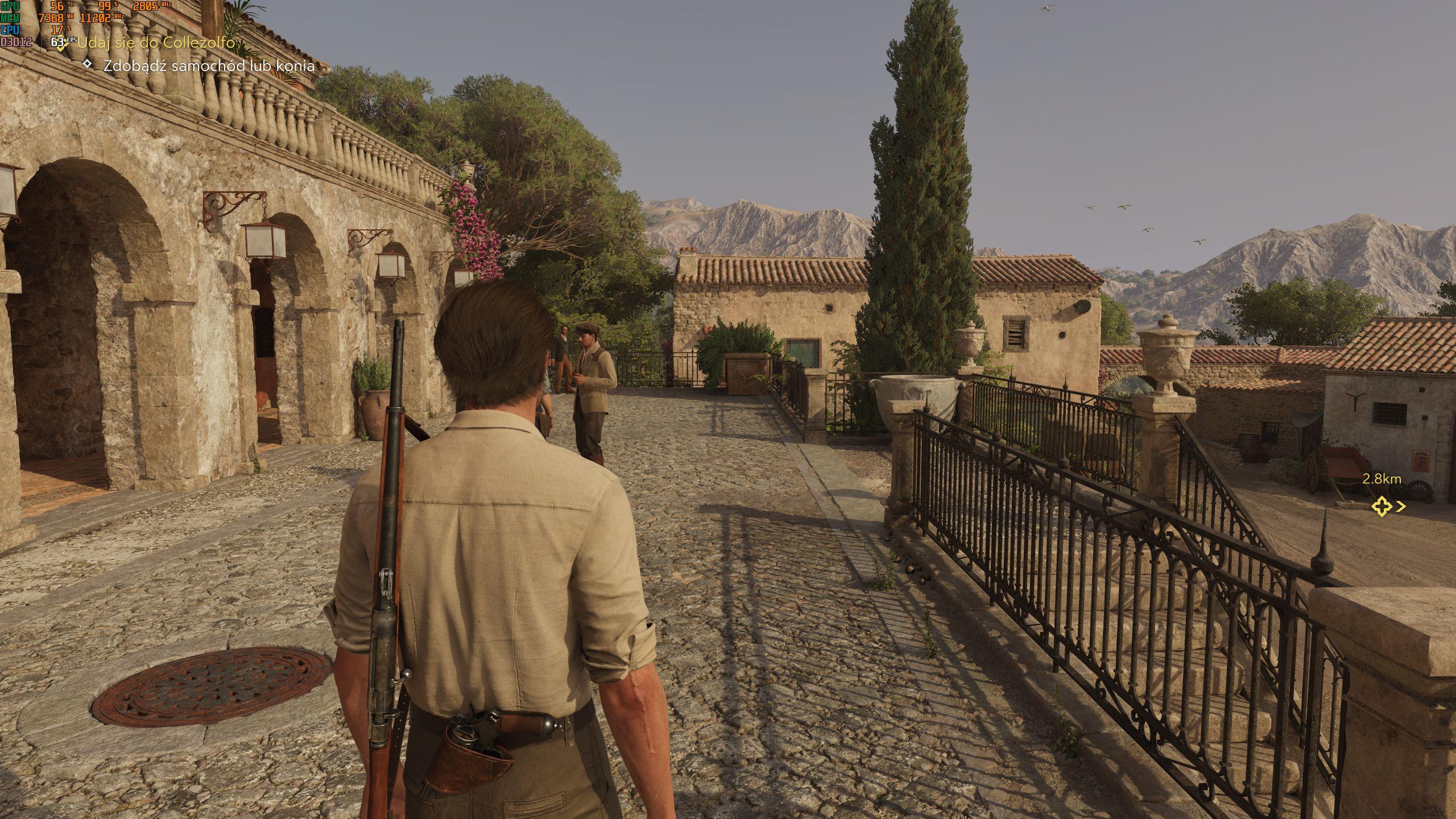Select the 'Udaj się do Collezolfo' objective title

pos(156,42)
